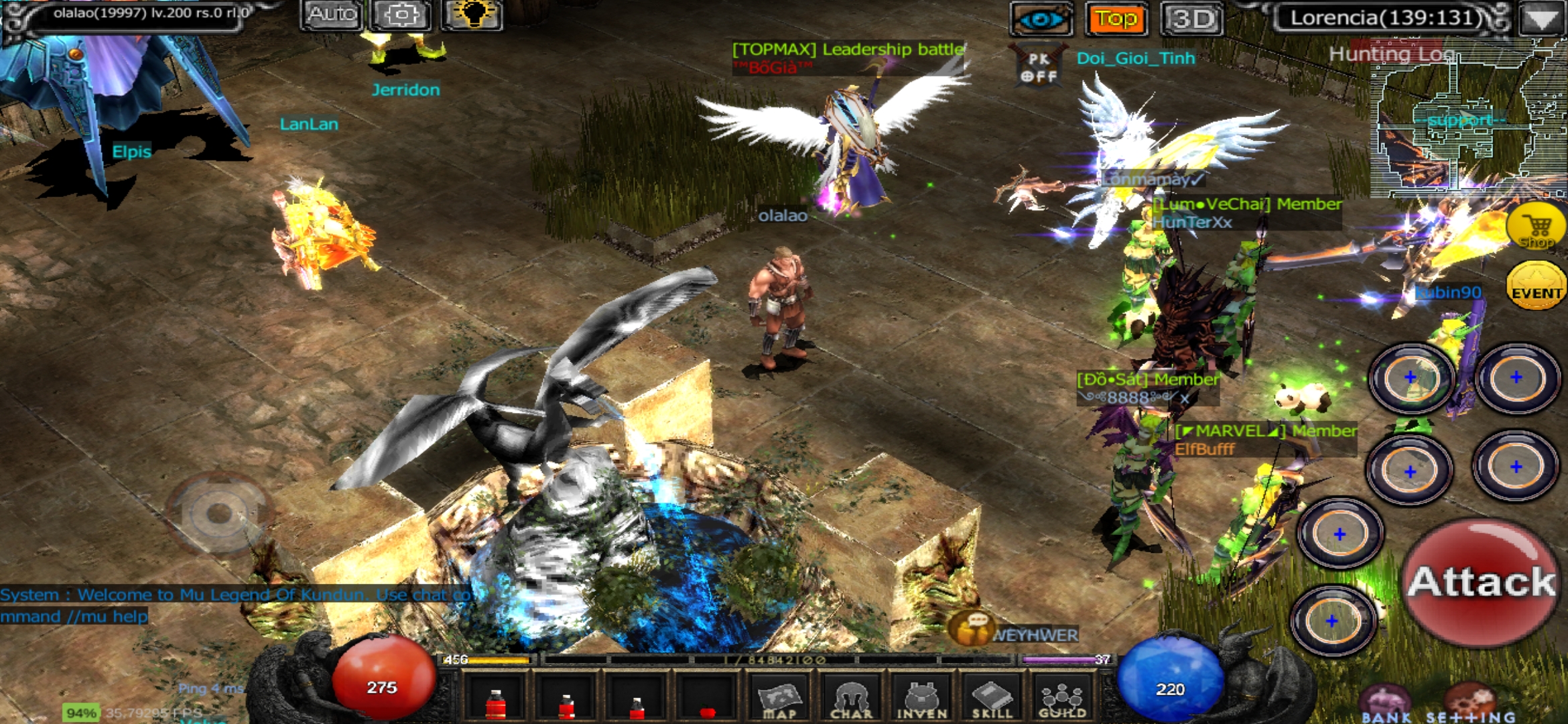Open the Setting menu
This screenshot has height=724, width=1568.
click(1470, 707)
